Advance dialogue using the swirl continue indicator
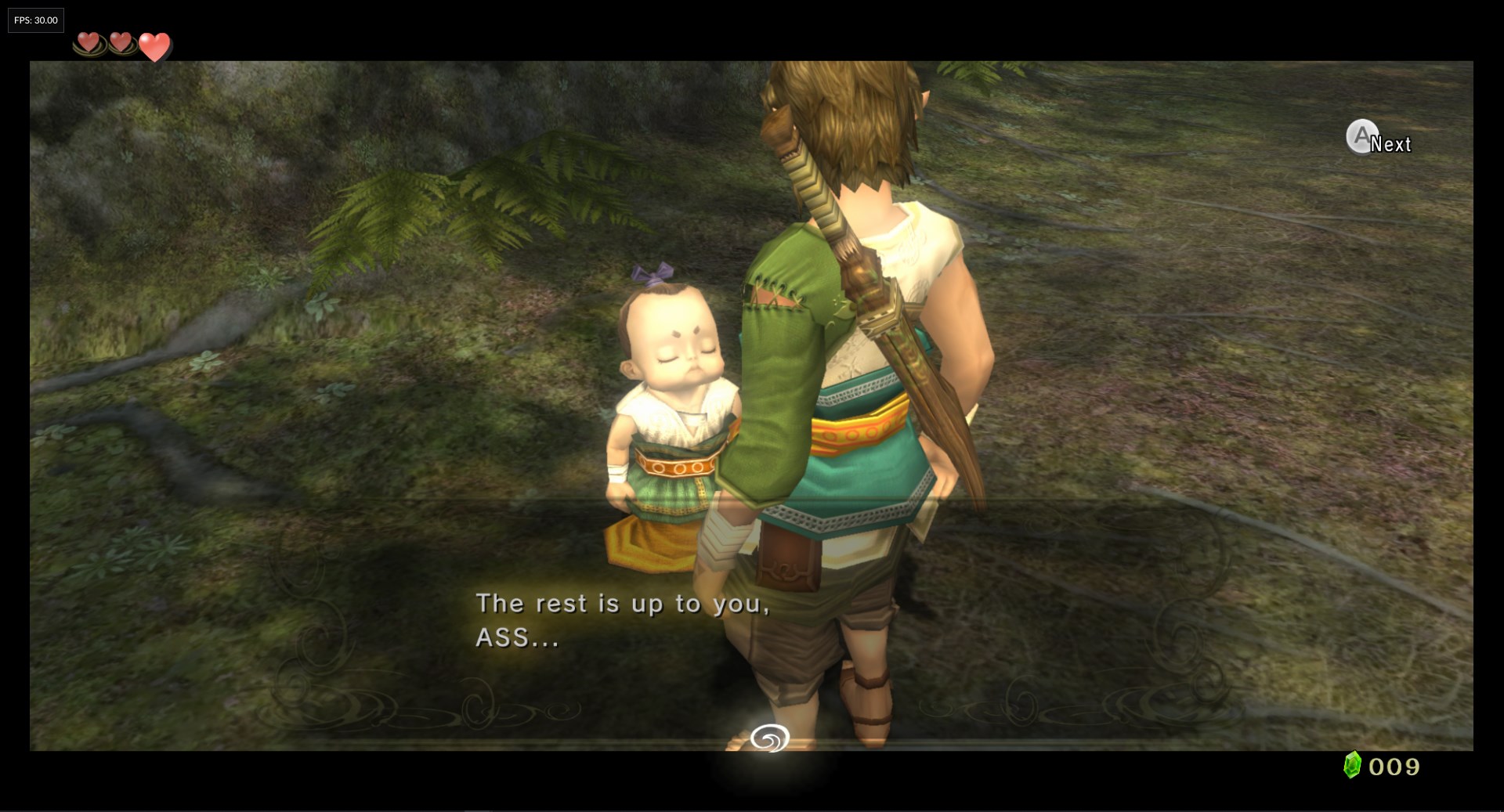The width and height of the screenshot is (1504, 812). [769, 738]
